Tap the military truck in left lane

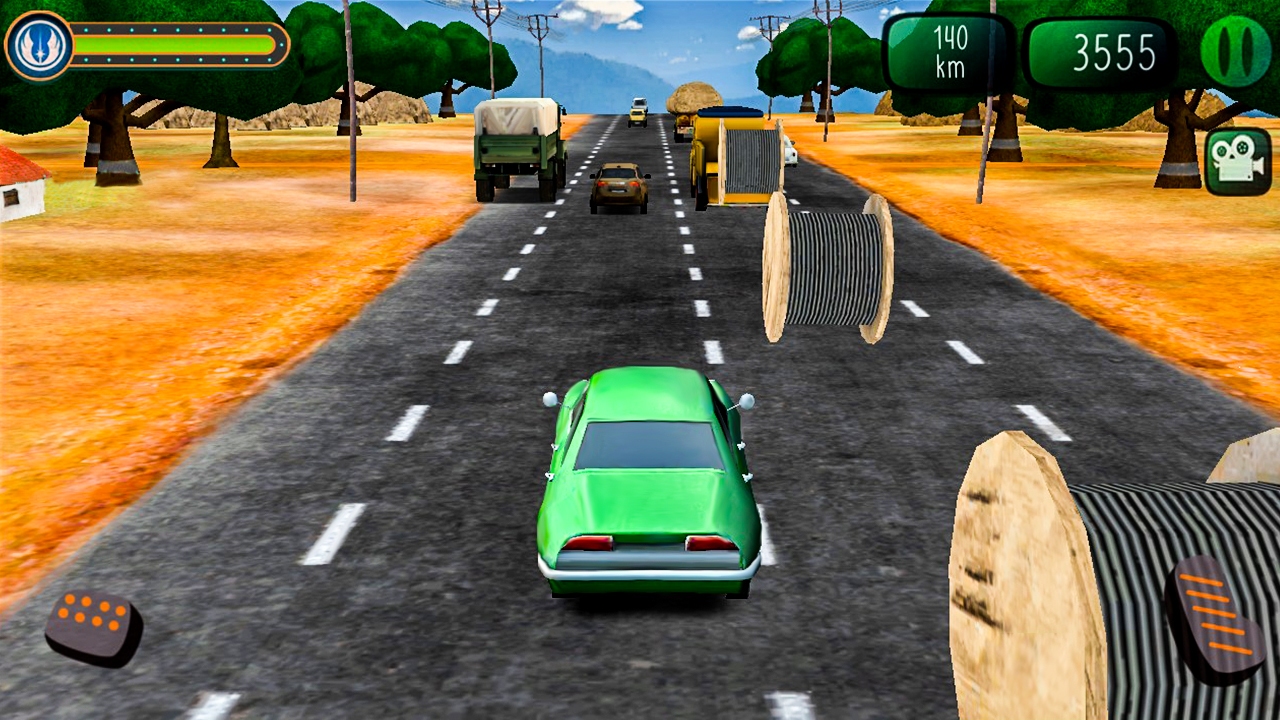click(520, 150)
